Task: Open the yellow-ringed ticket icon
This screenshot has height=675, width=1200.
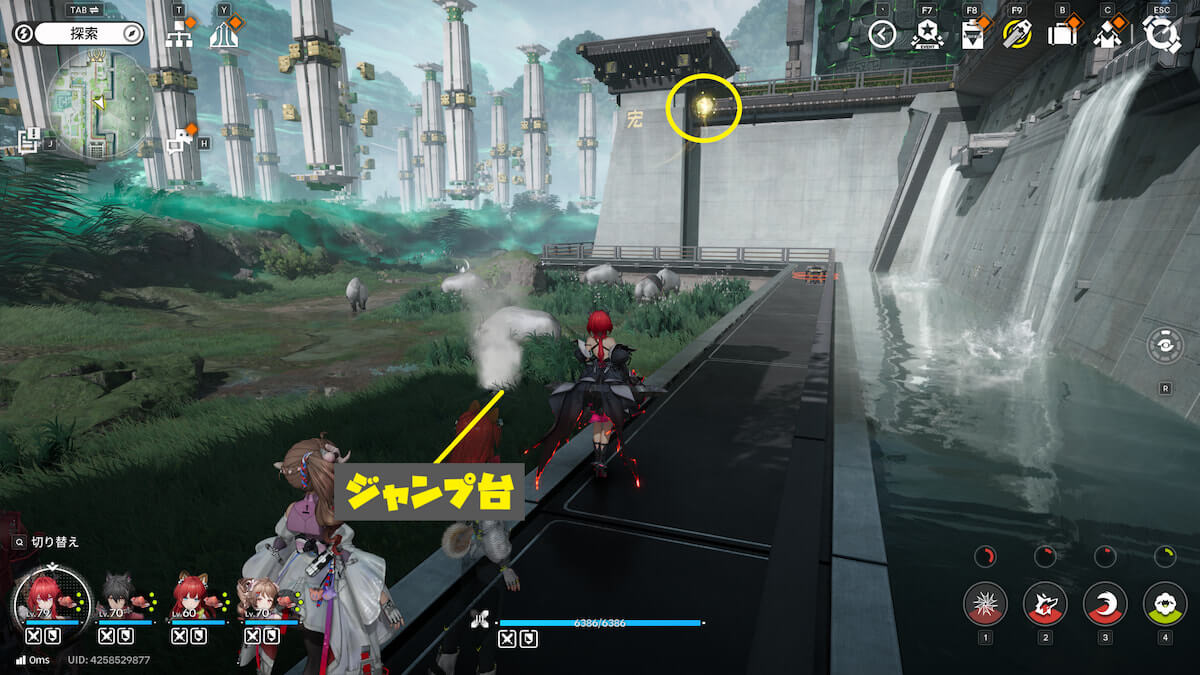Action: pos(1017,35)
